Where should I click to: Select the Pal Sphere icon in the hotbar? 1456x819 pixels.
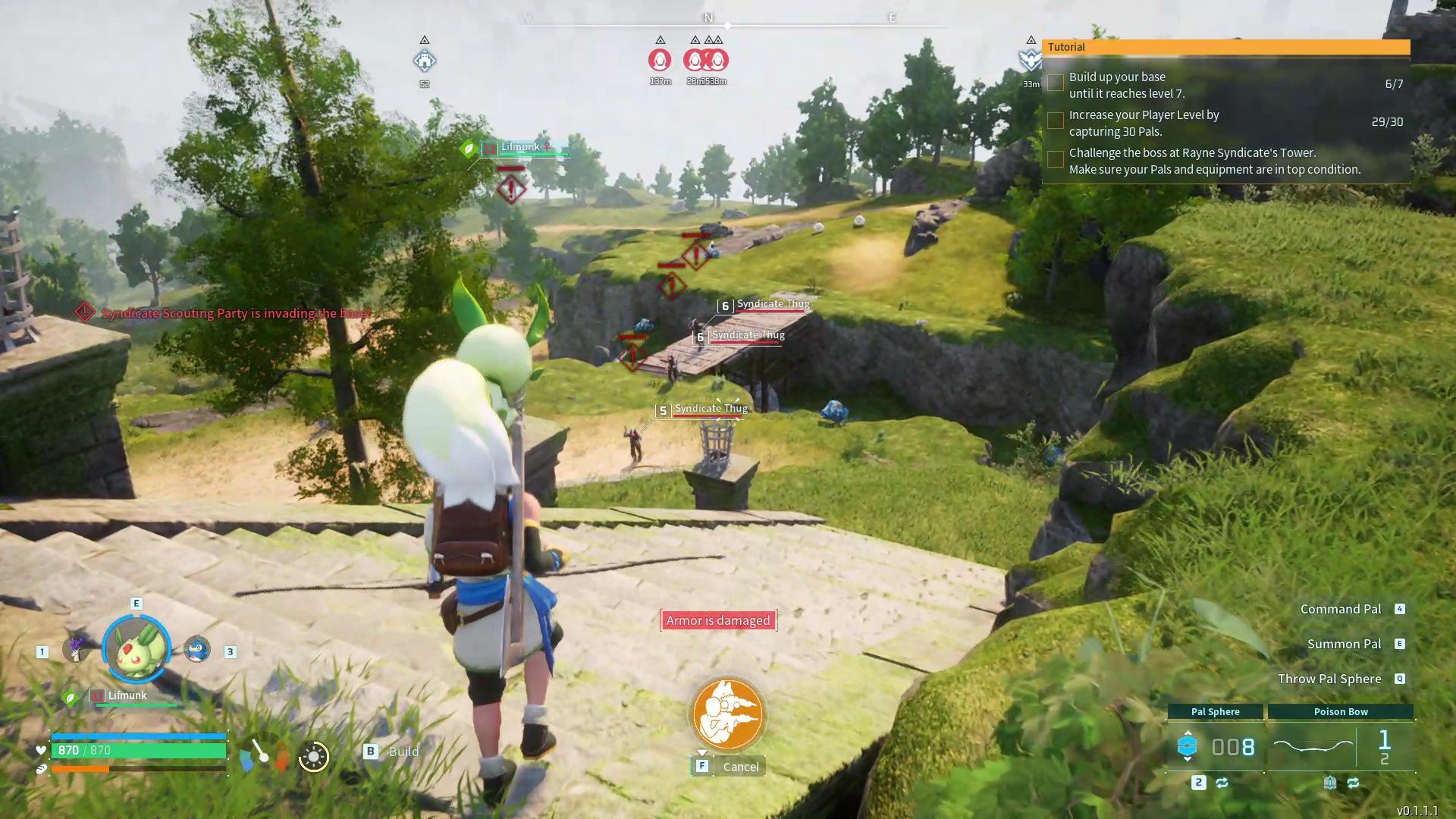[1188, 745]
